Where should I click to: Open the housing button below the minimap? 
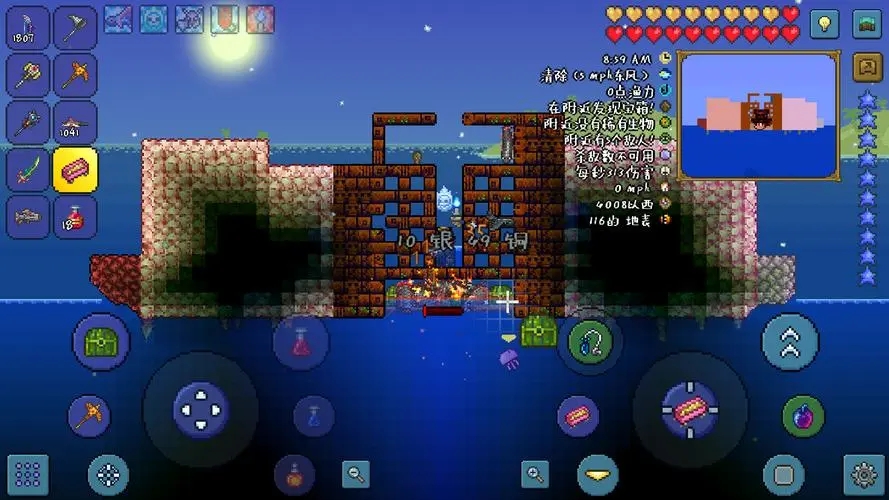coord(865,68)
